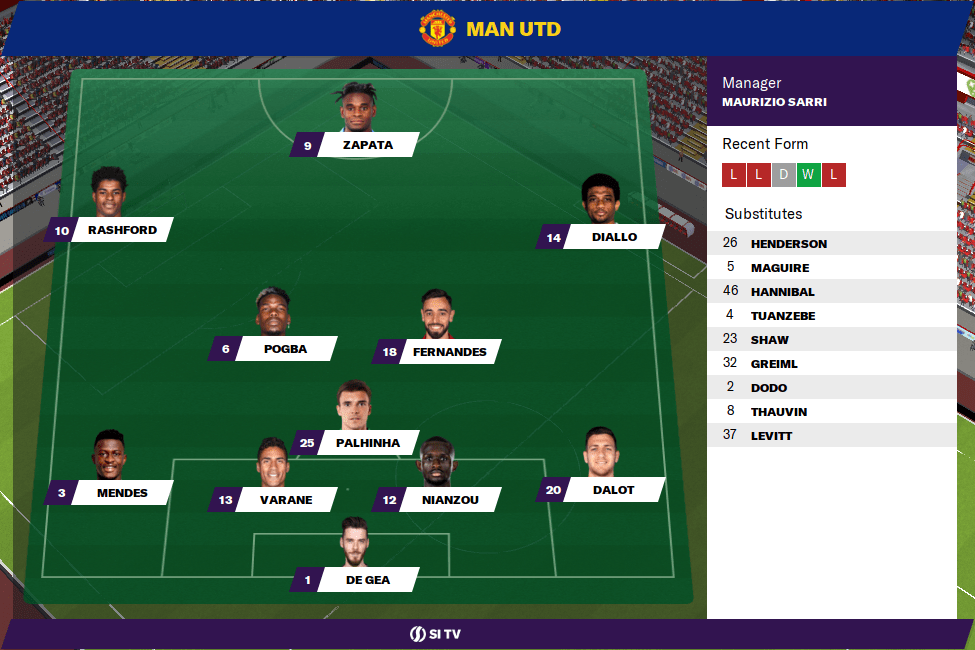This screenshot has width=975, height=650.
Task: Select striker Zapata's name tag
Action: coord(367,145)
